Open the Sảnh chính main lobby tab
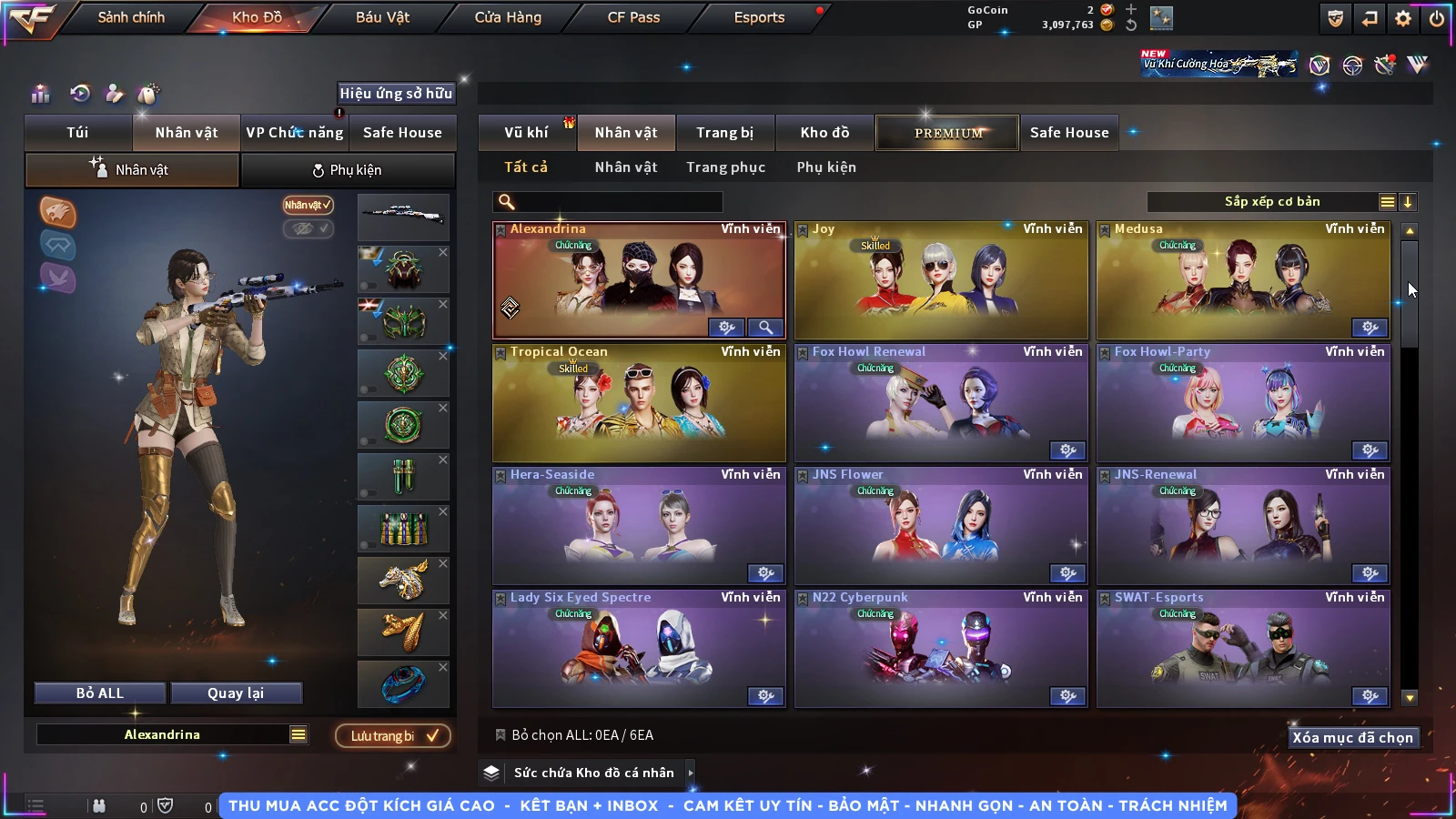This screenshot has width=1456, height=819. point(131,17)
